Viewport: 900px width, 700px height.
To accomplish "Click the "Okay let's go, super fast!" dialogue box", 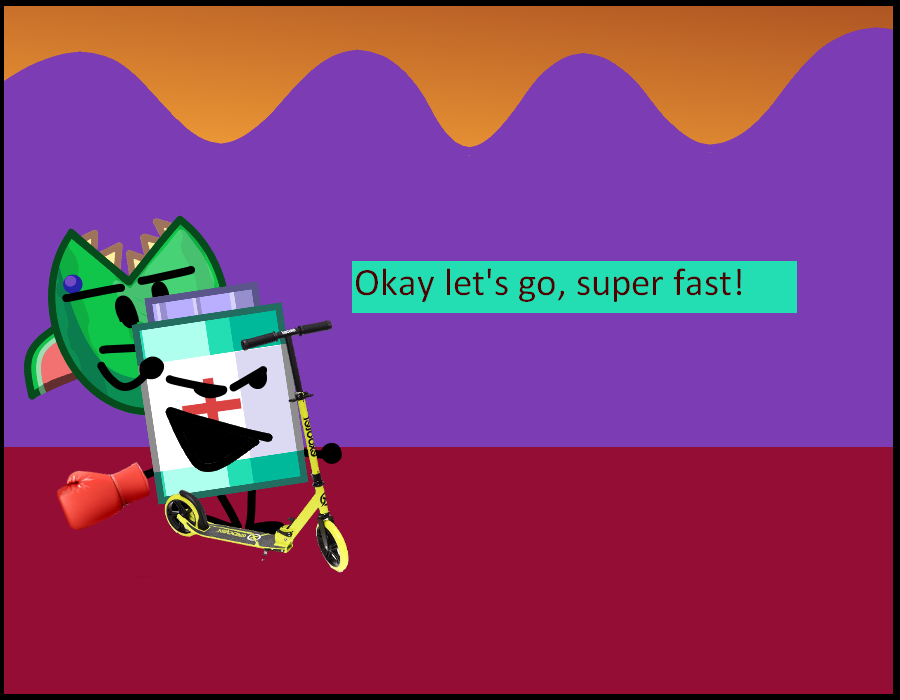I will [574, 286].
